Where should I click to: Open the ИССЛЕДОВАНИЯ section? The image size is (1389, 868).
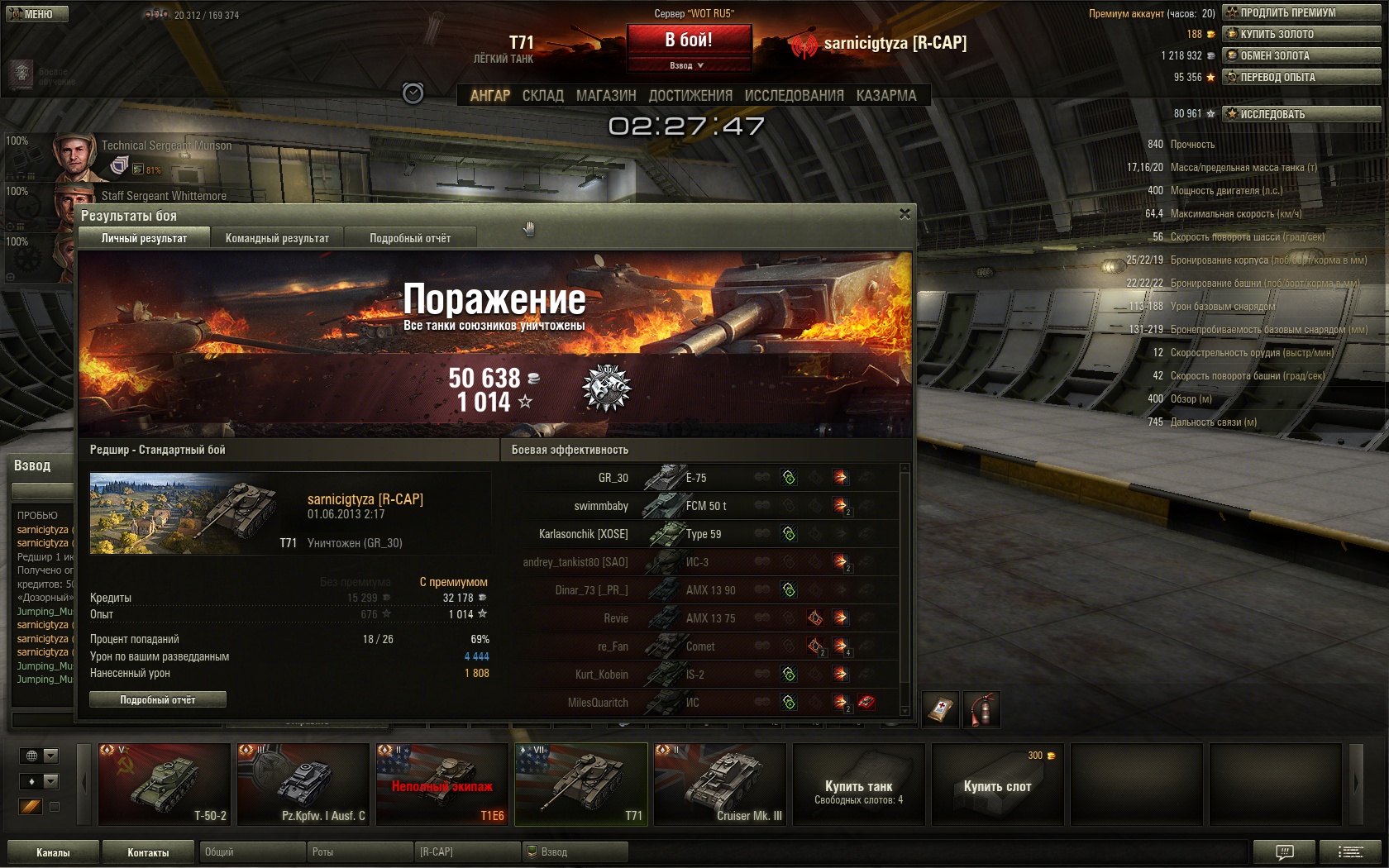(x=794, y=96)
